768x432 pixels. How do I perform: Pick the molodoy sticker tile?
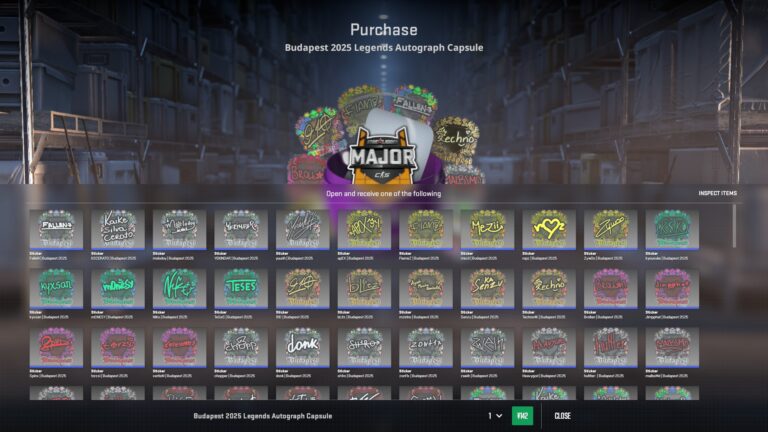coord(180,229)
